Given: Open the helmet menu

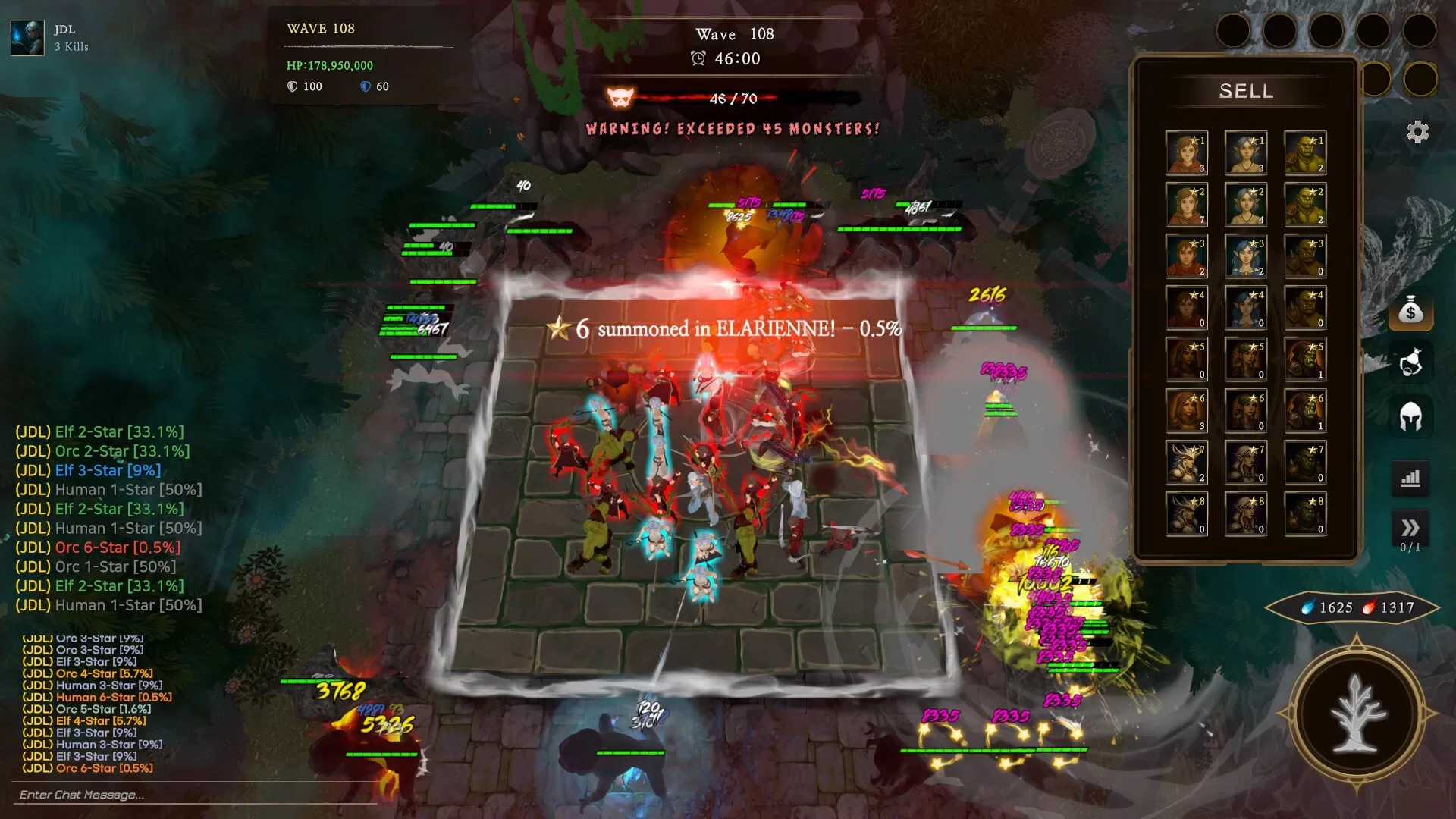Looking at the screenshot, I should point(1410,416).
